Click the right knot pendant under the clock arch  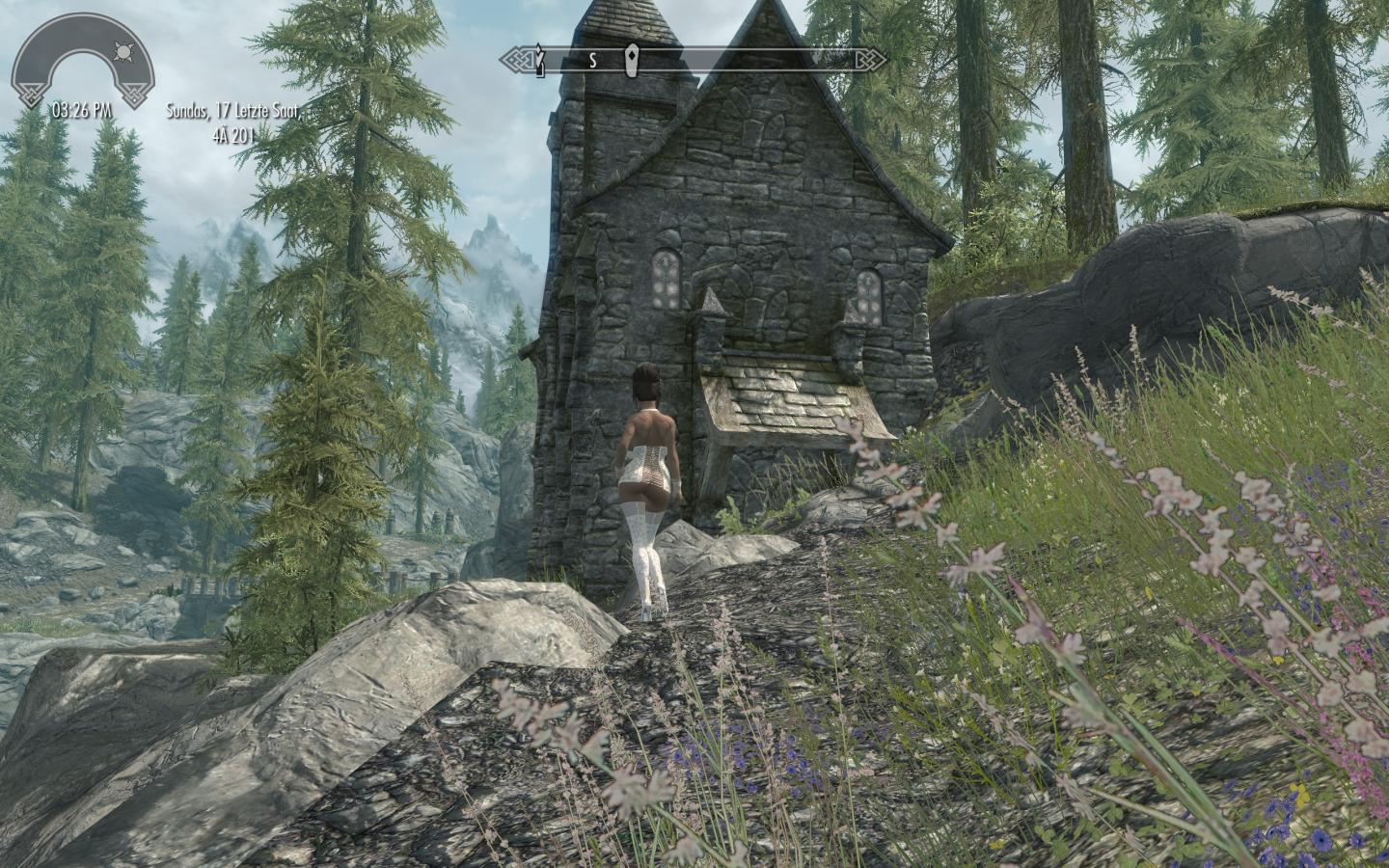tap(136, 94)
